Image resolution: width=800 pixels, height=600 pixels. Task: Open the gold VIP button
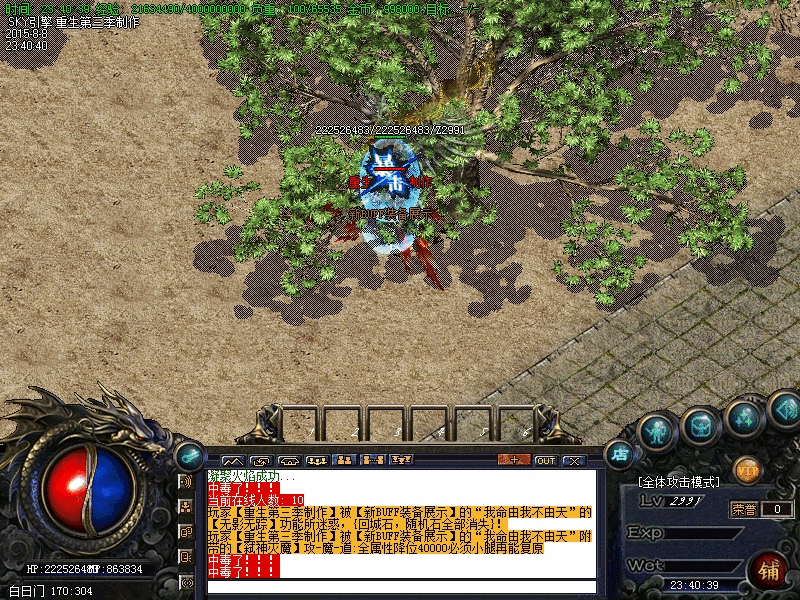pos(746,468)
